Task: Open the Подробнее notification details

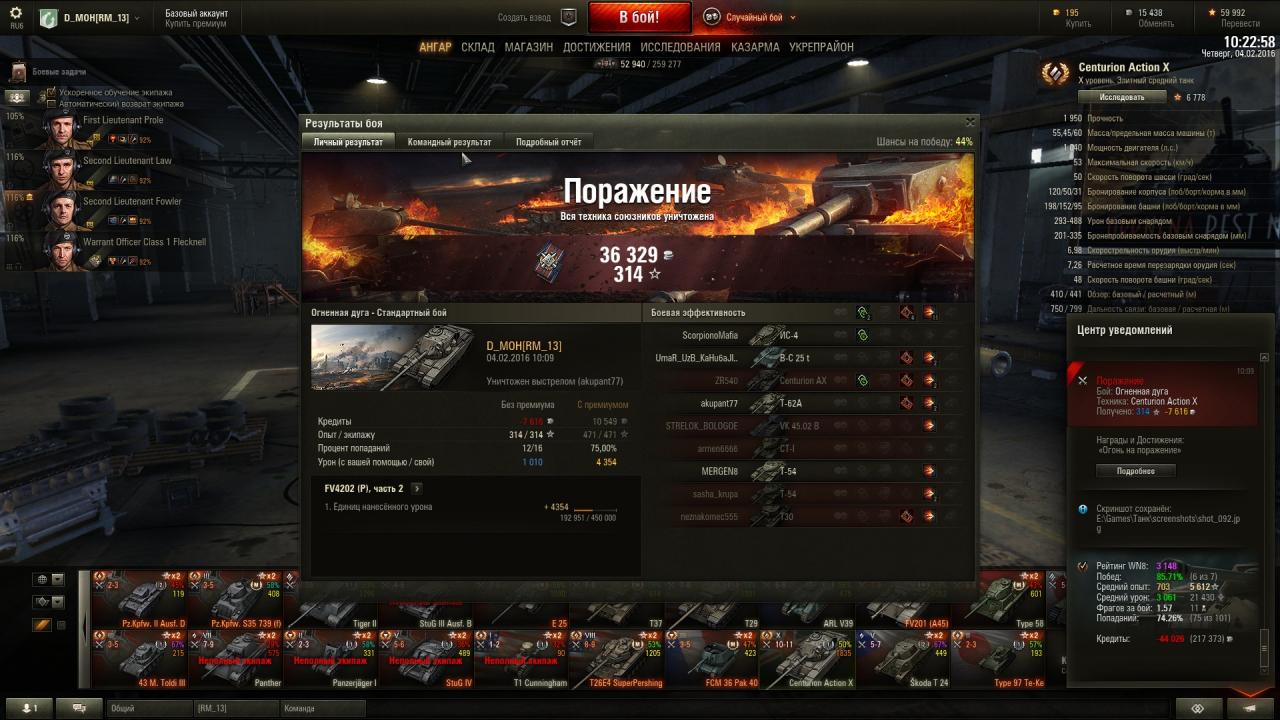Action: click(1135, 471)
